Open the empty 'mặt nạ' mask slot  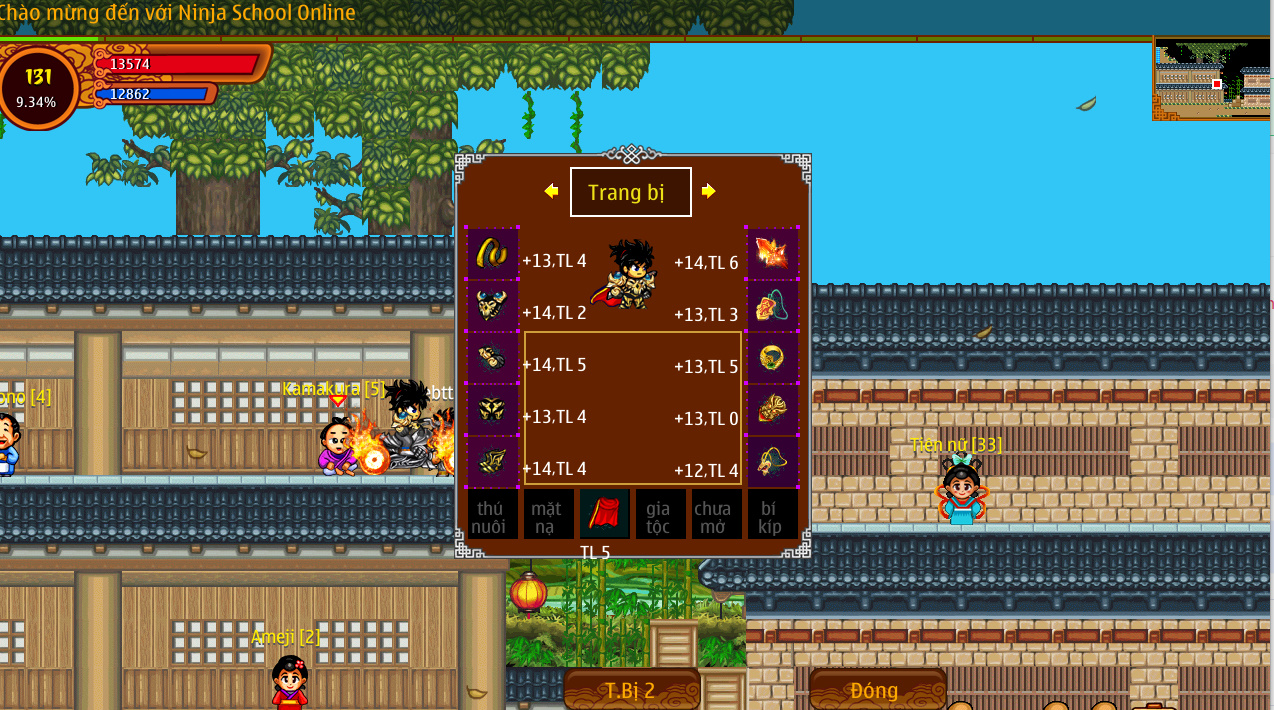tap(548, 514)
